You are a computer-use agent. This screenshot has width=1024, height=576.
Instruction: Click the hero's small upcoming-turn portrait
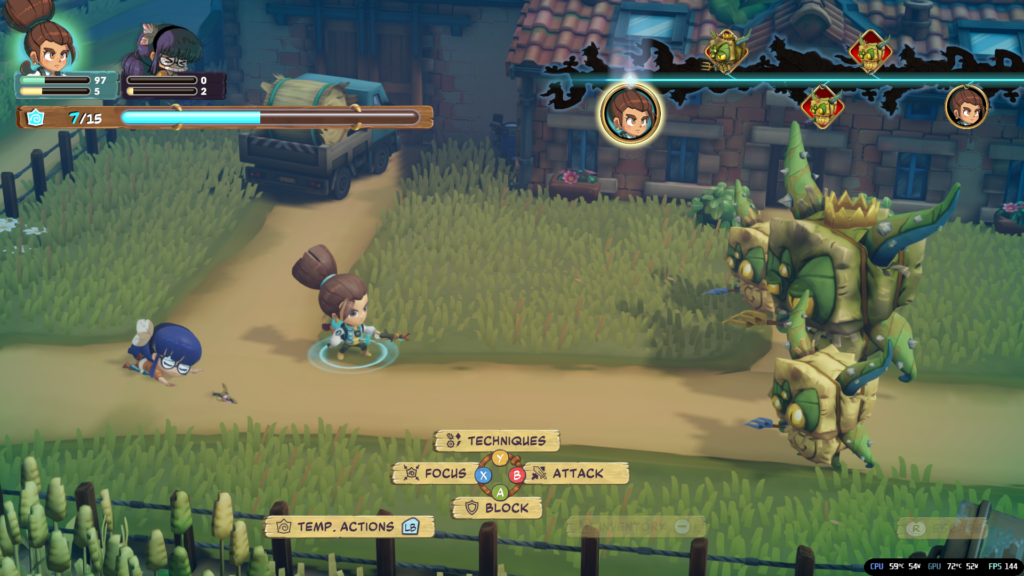coord(966,107)
